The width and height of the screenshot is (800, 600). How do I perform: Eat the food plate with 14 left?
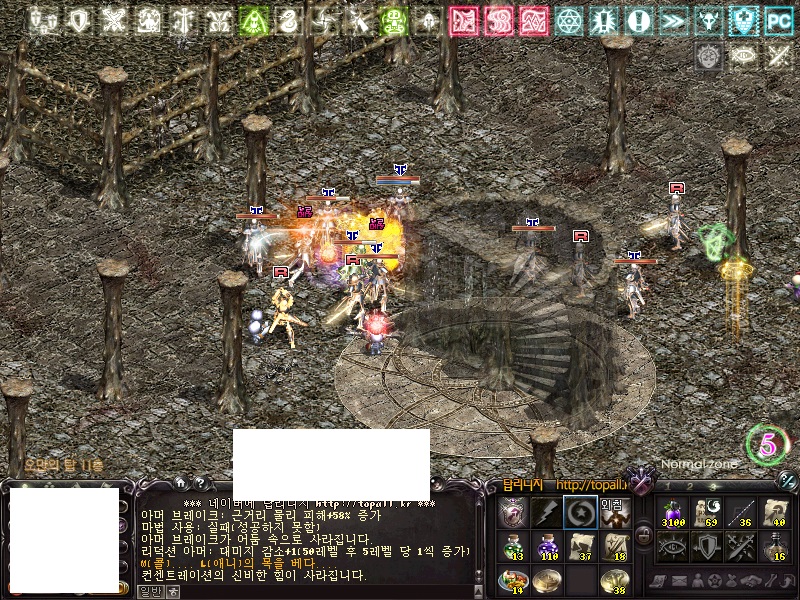[513, 580]
